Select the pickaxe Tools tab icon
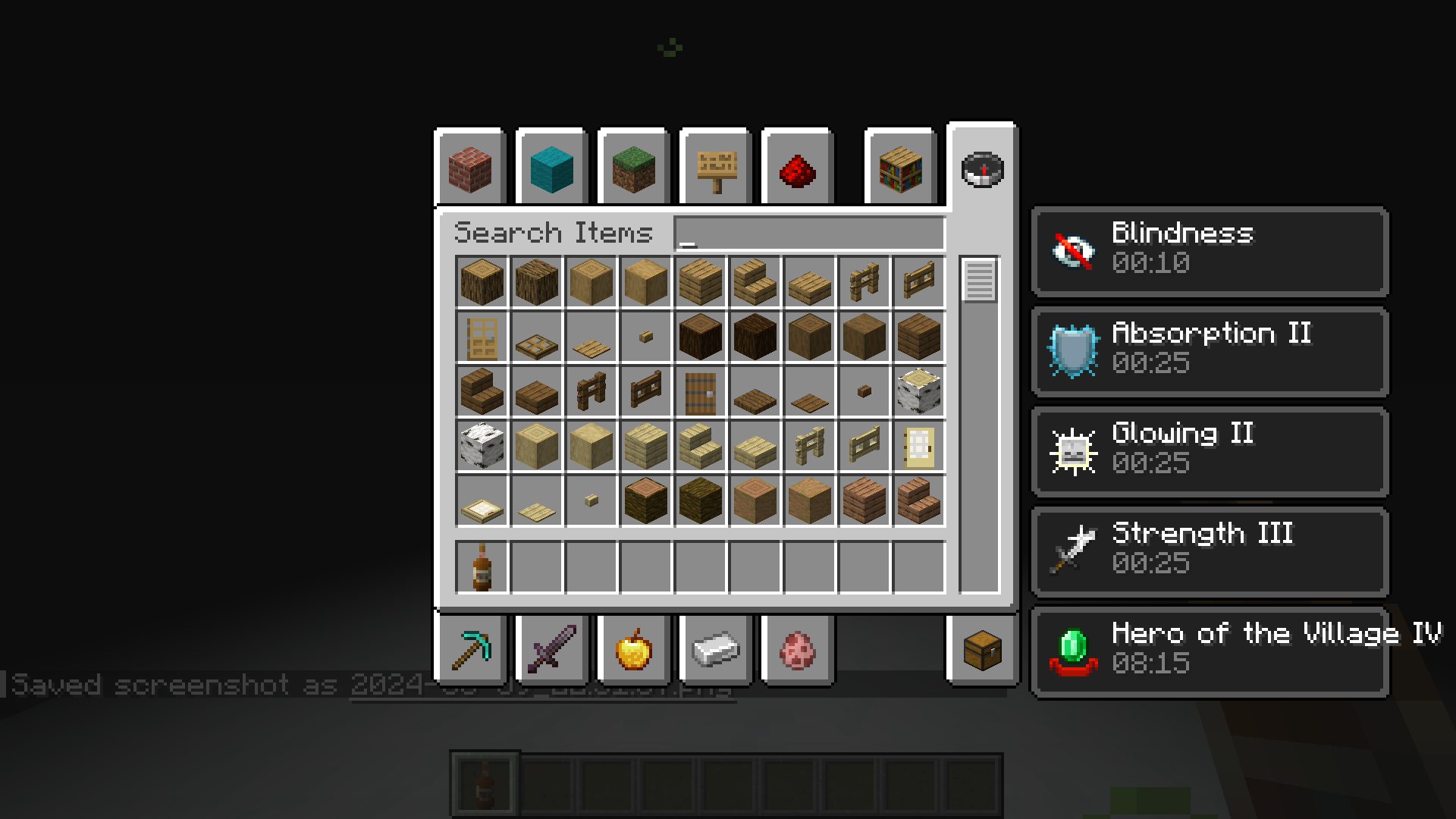 (470, 648)
